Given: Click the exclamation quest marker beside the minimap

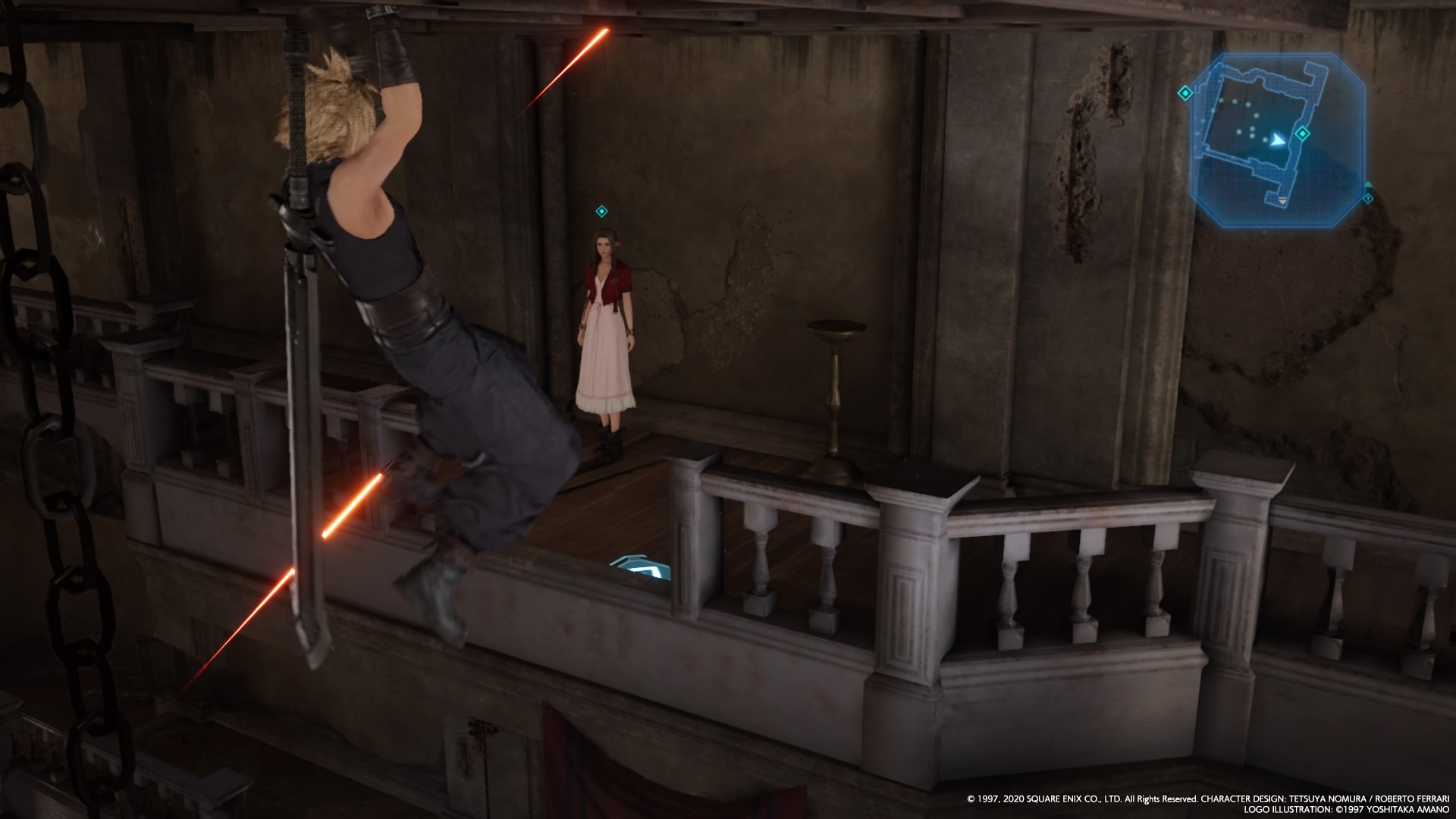Looking at the screenshot, I should (1368, 199).
